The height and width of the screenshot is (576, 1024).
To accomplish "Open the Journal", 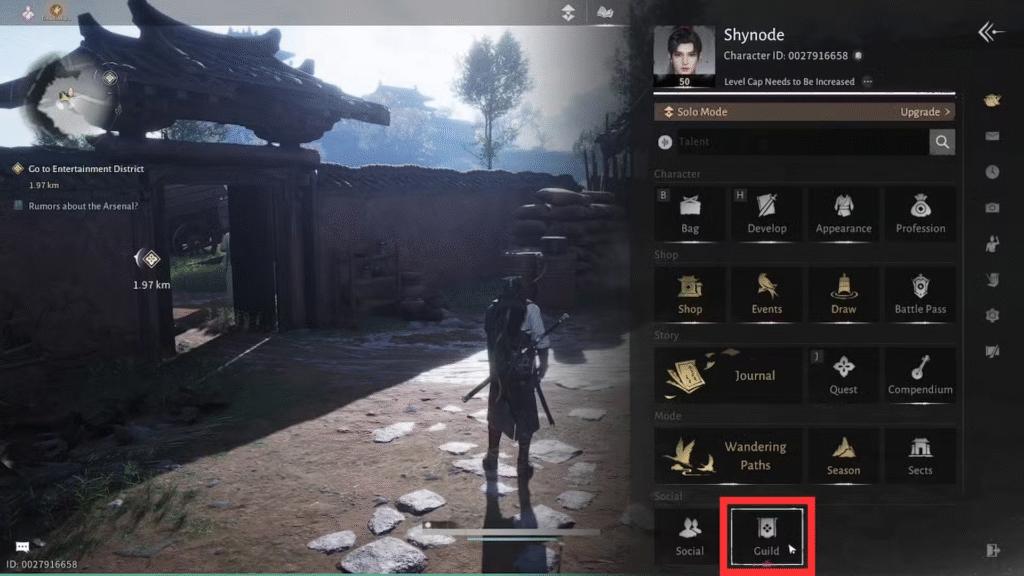I will 728,375.
